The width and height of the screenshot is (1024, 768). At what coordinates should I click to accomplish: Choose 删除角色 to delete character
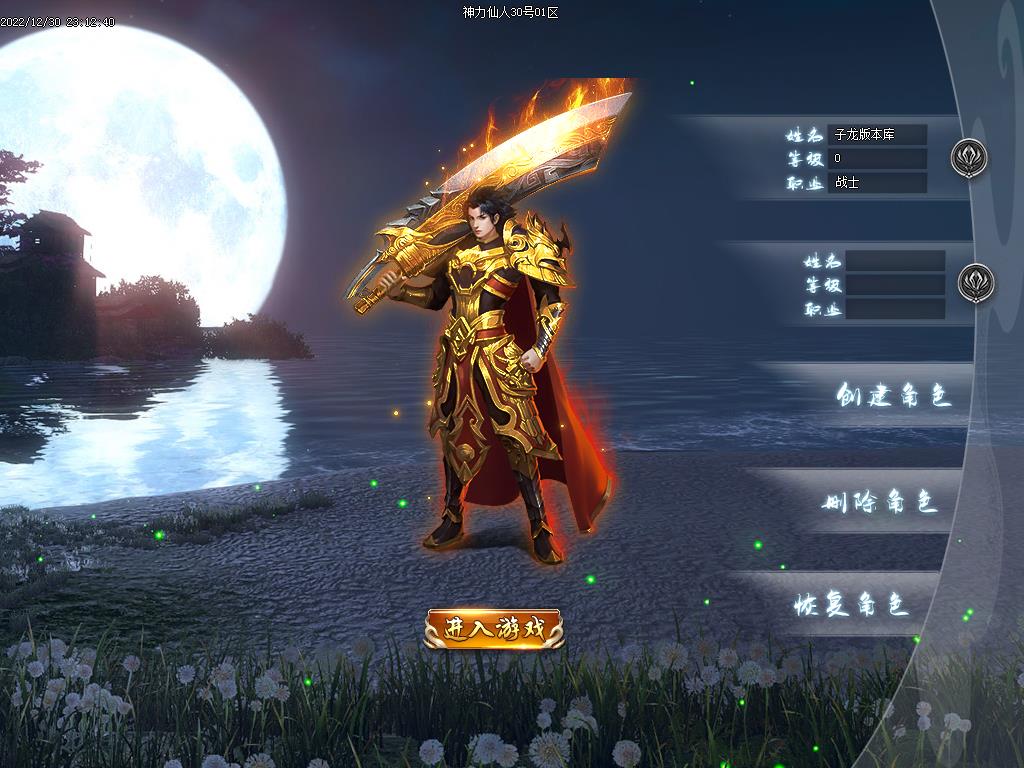click(880, 503)
